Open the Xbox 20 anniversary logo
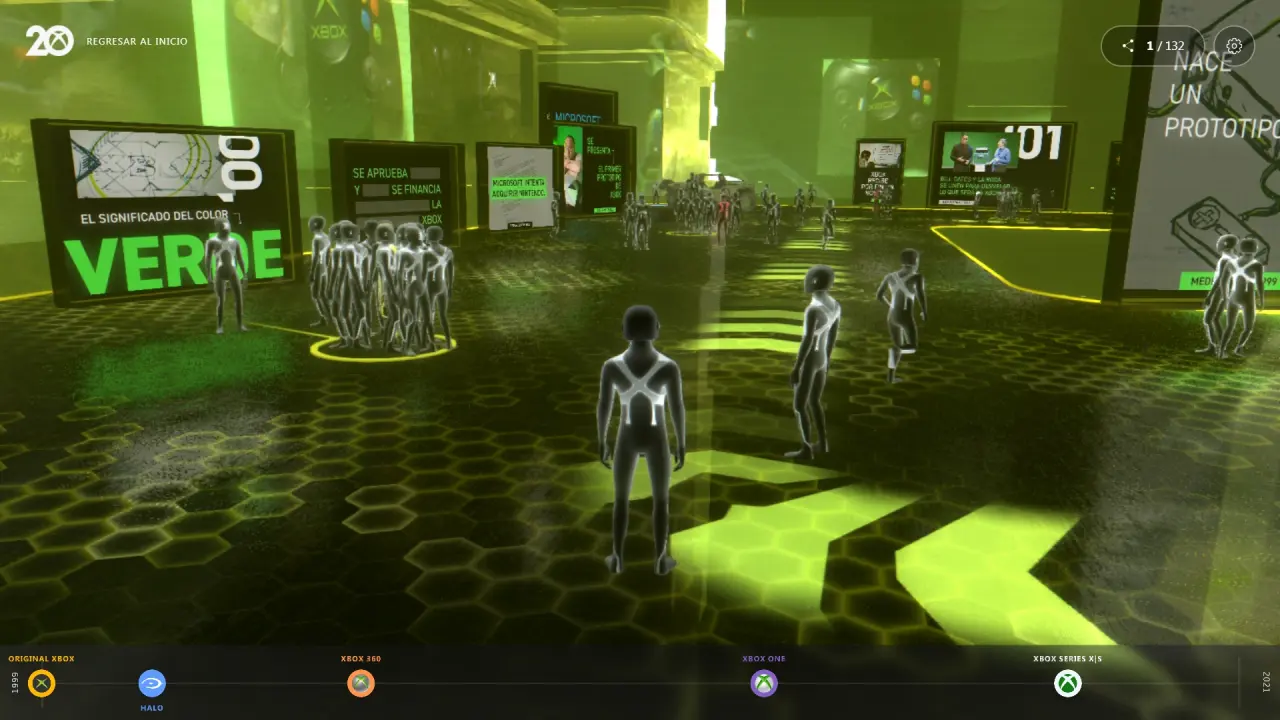 (49, 41)
